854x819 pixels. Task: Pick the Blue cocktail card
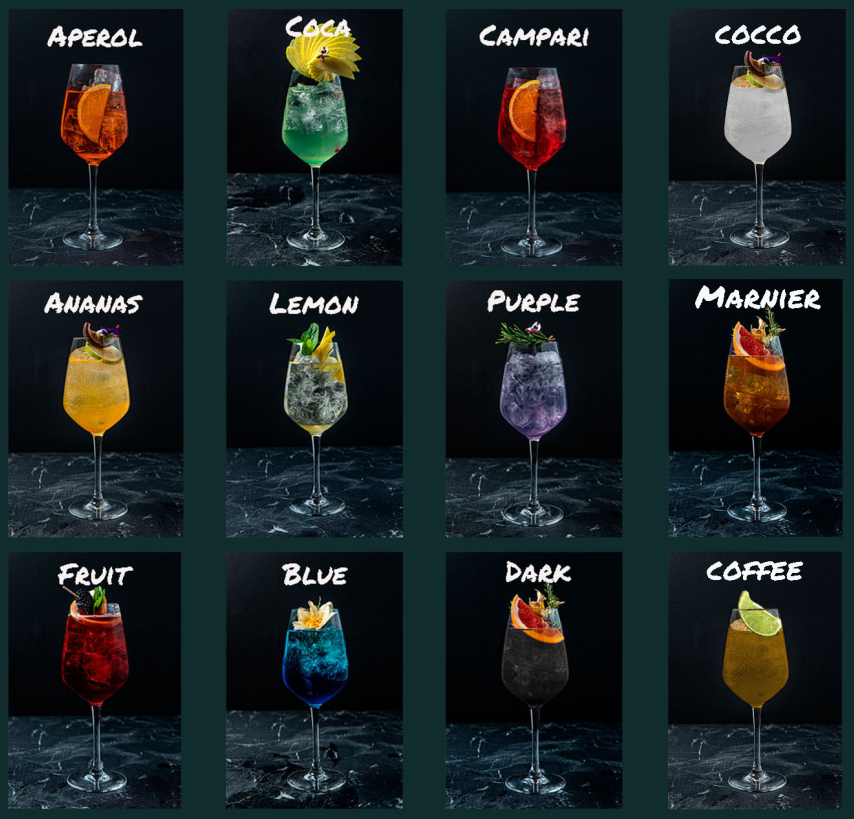(x=314, y=680)
